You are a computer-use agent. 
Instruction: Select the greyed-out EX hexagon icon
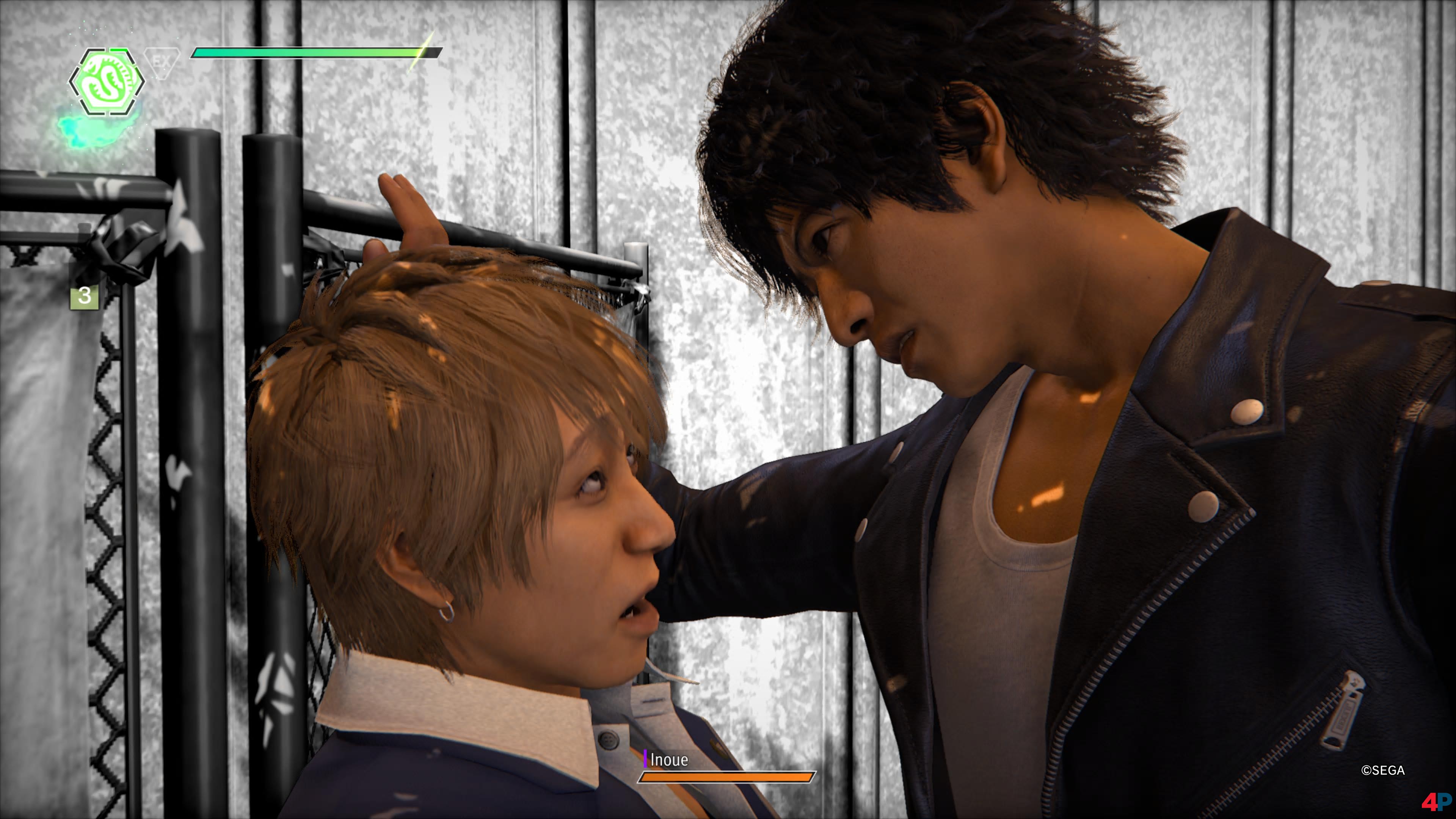(162, 62)
